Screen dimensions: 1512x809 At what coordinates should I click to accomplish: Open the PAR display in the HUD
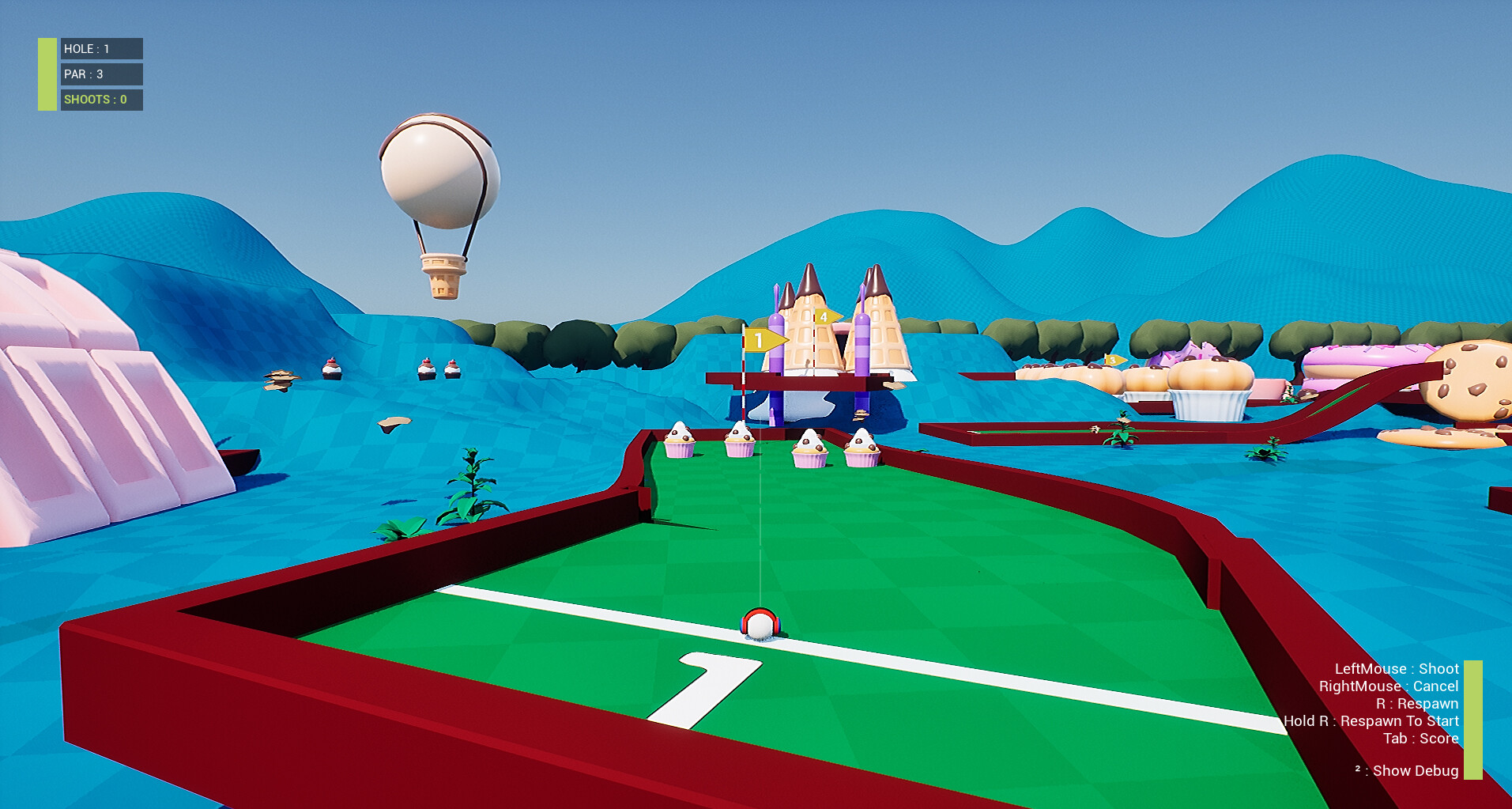[100, 74]
